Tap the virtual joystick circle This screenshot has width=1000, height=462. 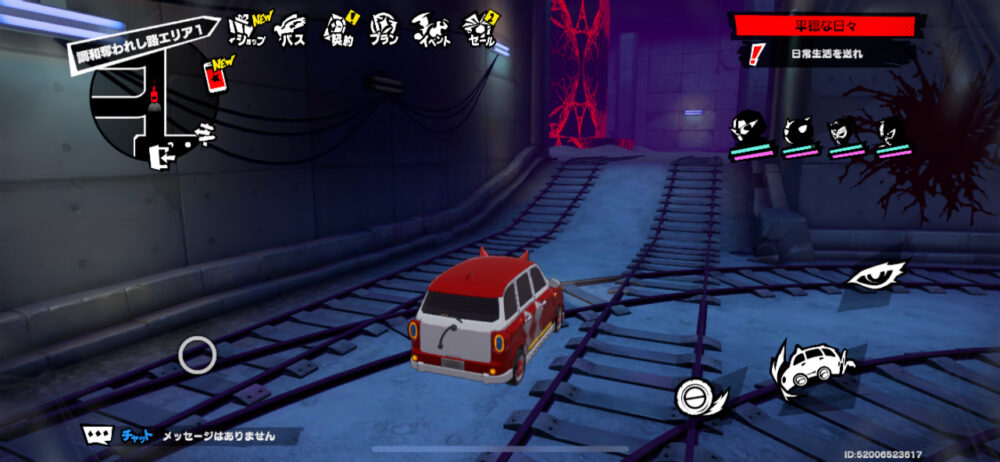(x=197, y=354)
